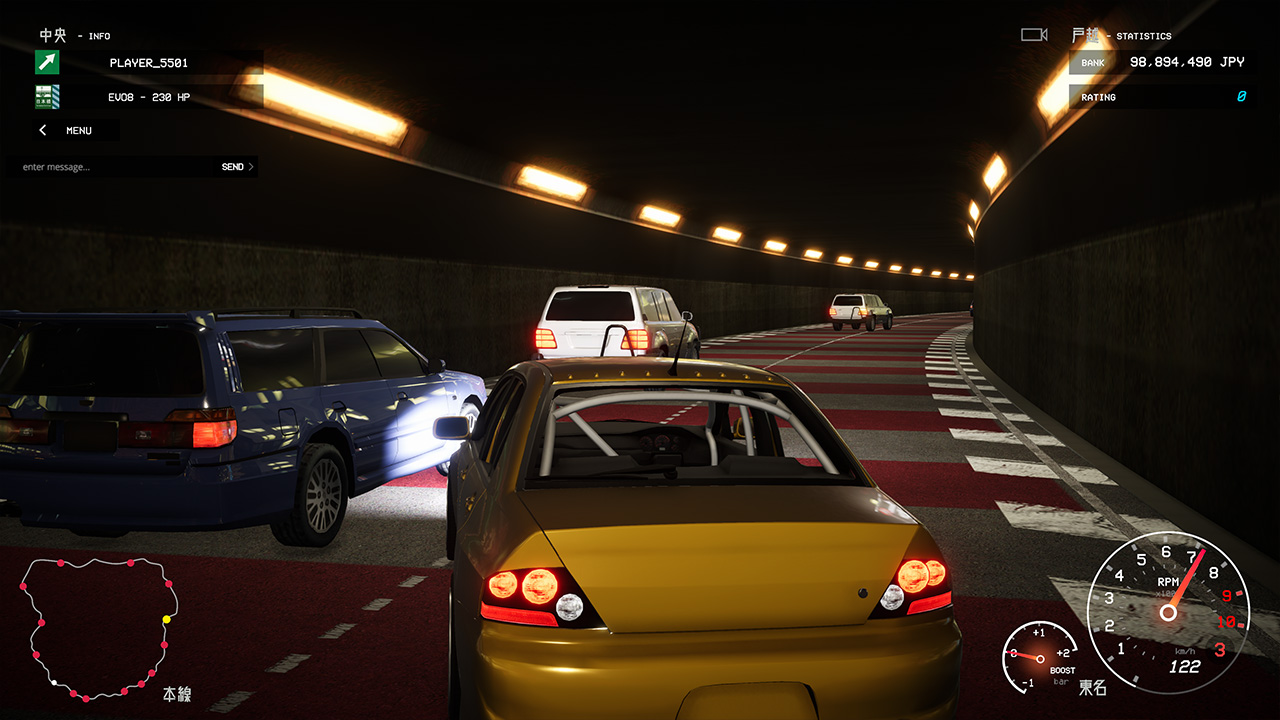This screenshot has height=720, width=1280.
Task: Open the camera view icon
Action: [x=1033, y=33]
